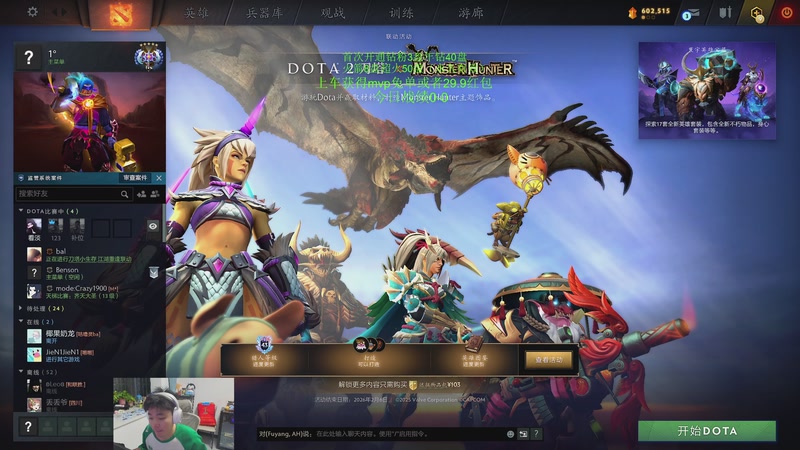
Task: Switch to the 英雄 heroes tab
Action: point(196,14)
